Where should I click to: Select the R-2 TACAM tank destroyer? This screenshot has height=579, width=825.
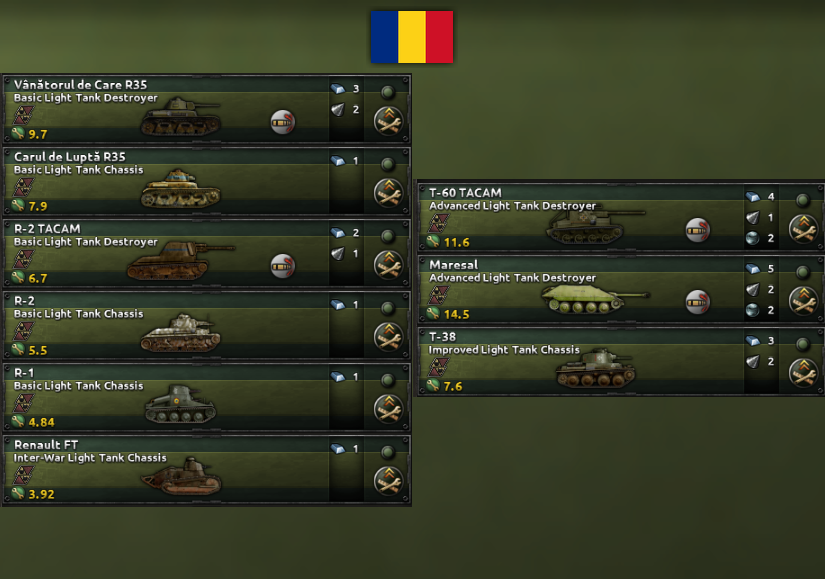[165, 253]
